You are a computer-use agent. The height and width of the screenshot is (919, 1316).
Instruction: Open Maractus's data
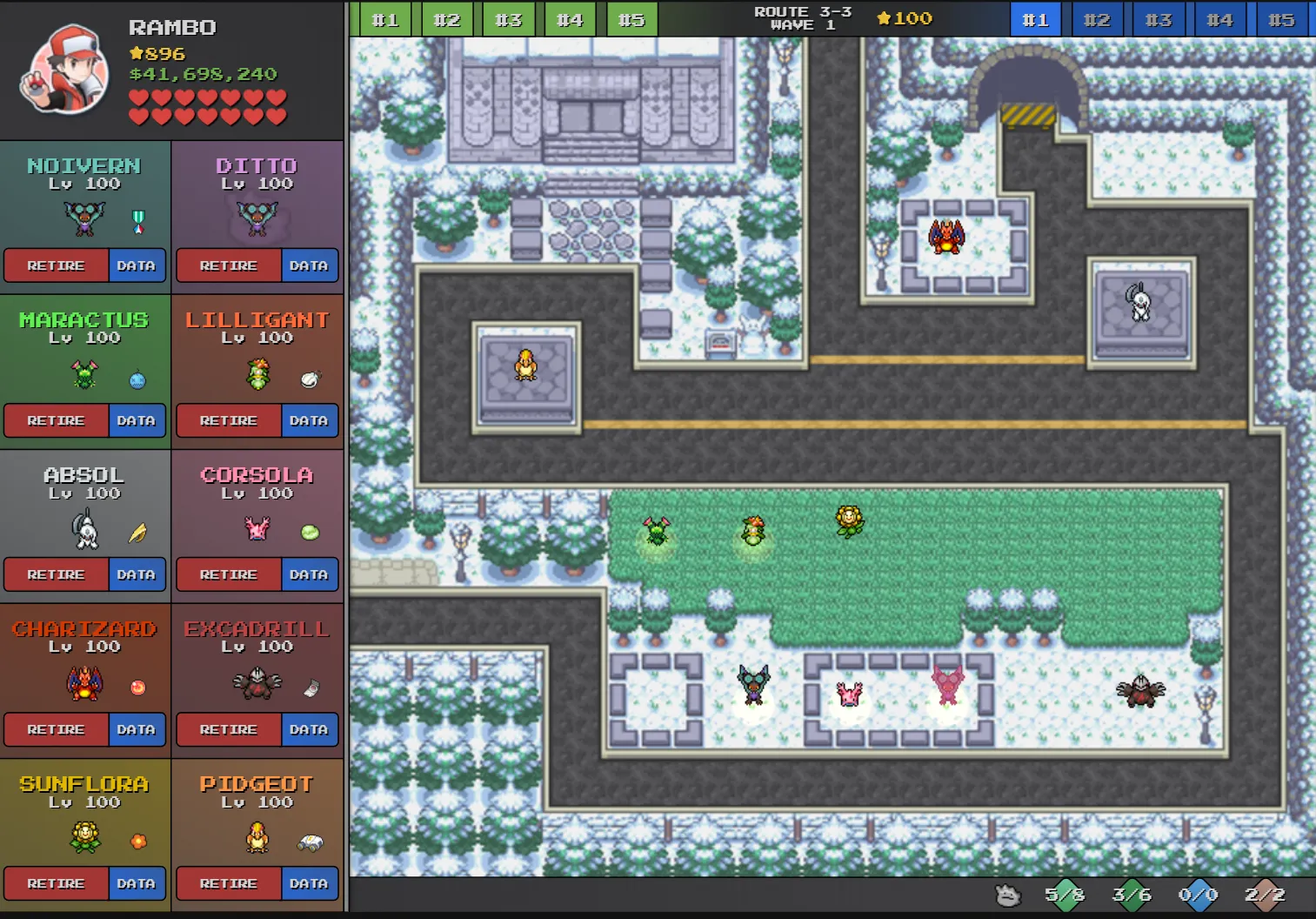[x=137, y=420]
